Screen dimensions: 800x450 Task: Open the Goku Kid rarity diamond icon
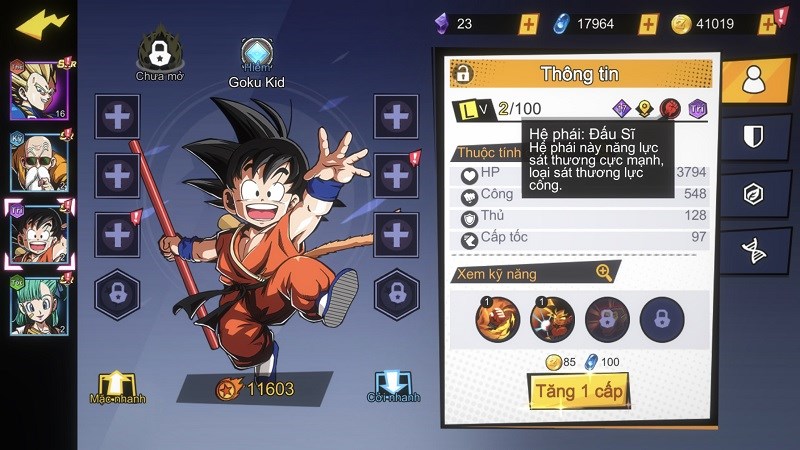click(x=257, y=54)
